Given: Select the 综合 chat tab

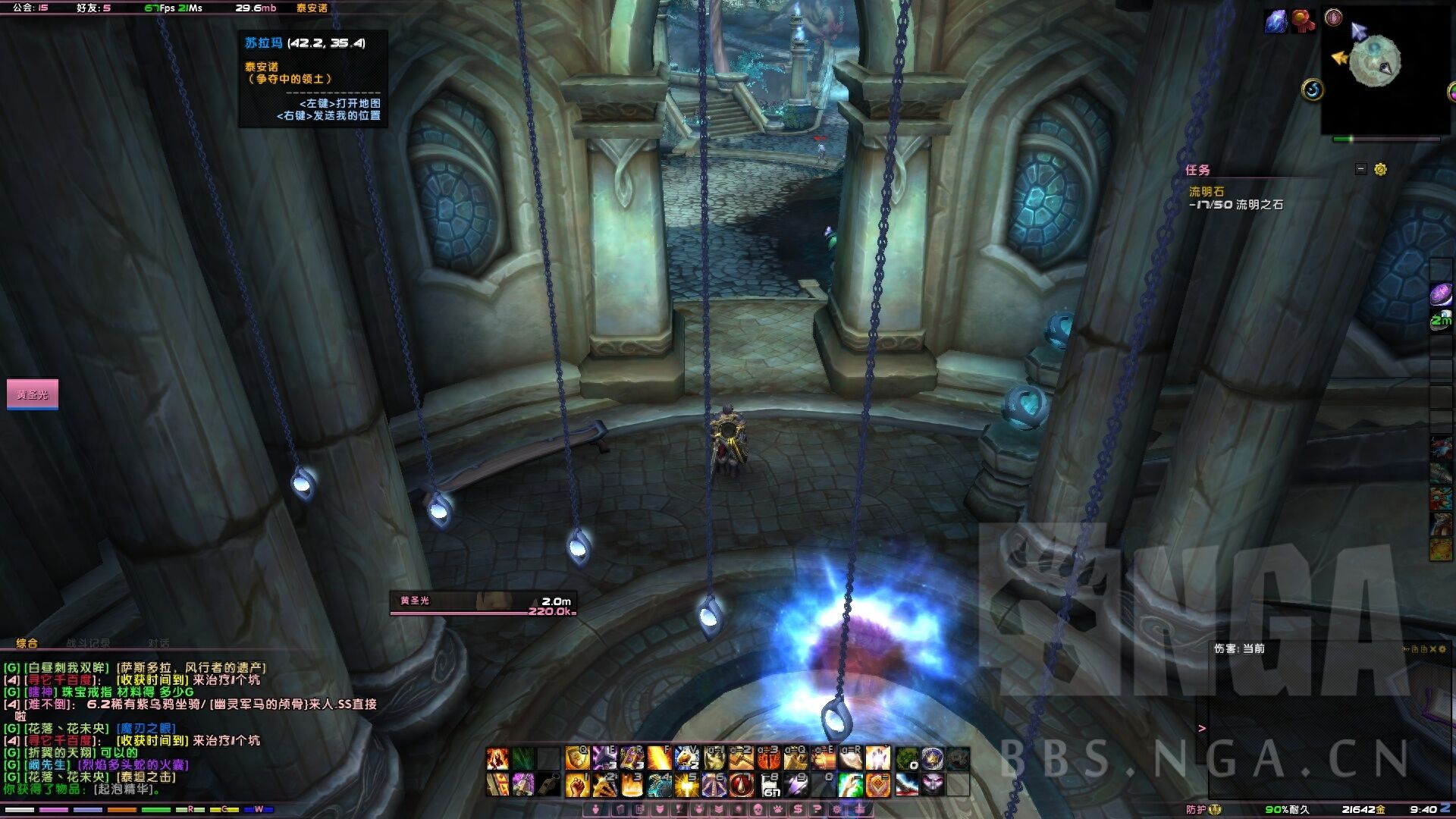Looking at the screenshot, I should click(x=27, y=643).
